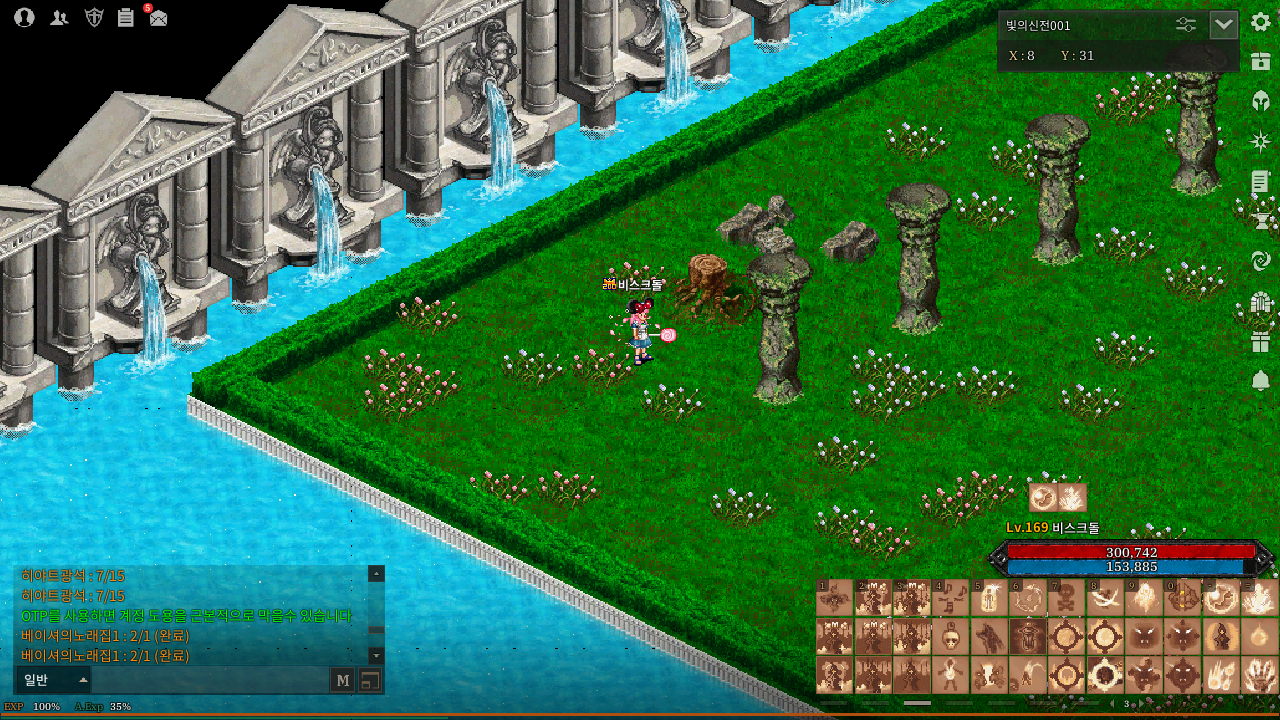Open the gear settings icon
The image size is (1280, 720).
(x=1260, y=22)
